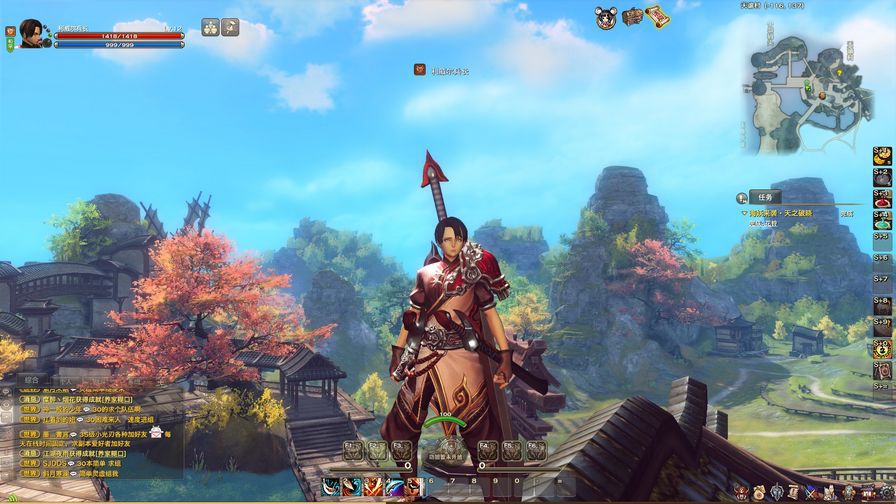Activate the first skill on the hotbar
The height and width of the screenshot is (504, 896).
(331, 487)
